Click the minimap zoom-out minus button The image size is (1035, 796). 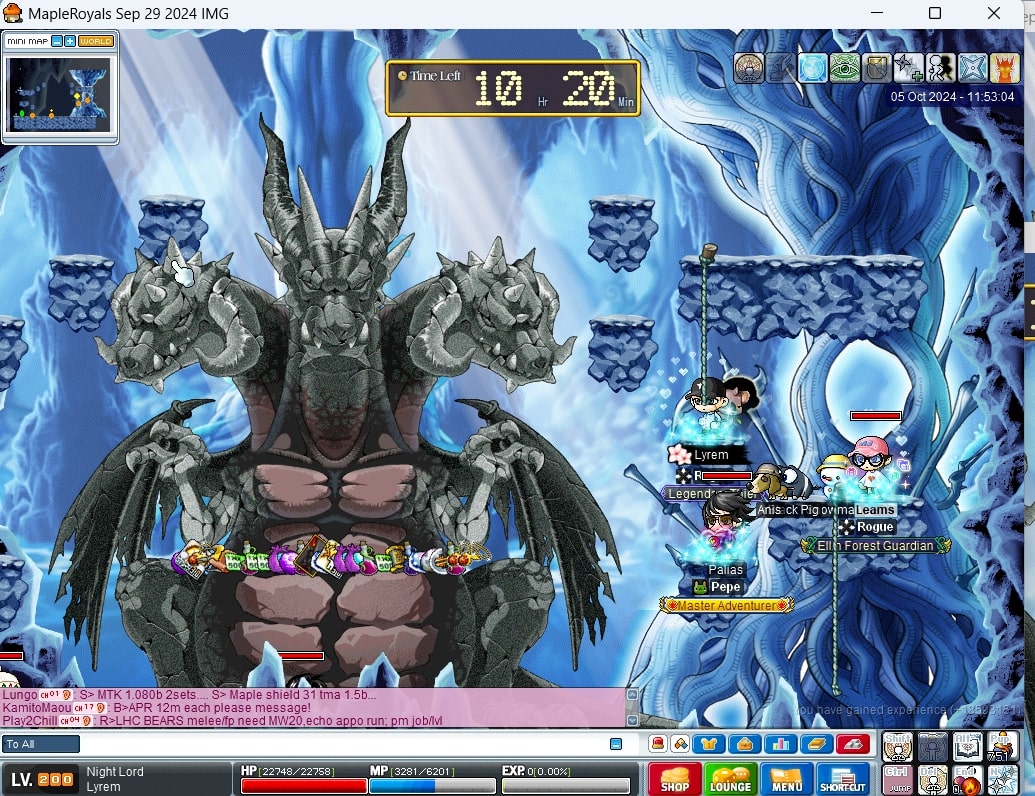(57, 41)
